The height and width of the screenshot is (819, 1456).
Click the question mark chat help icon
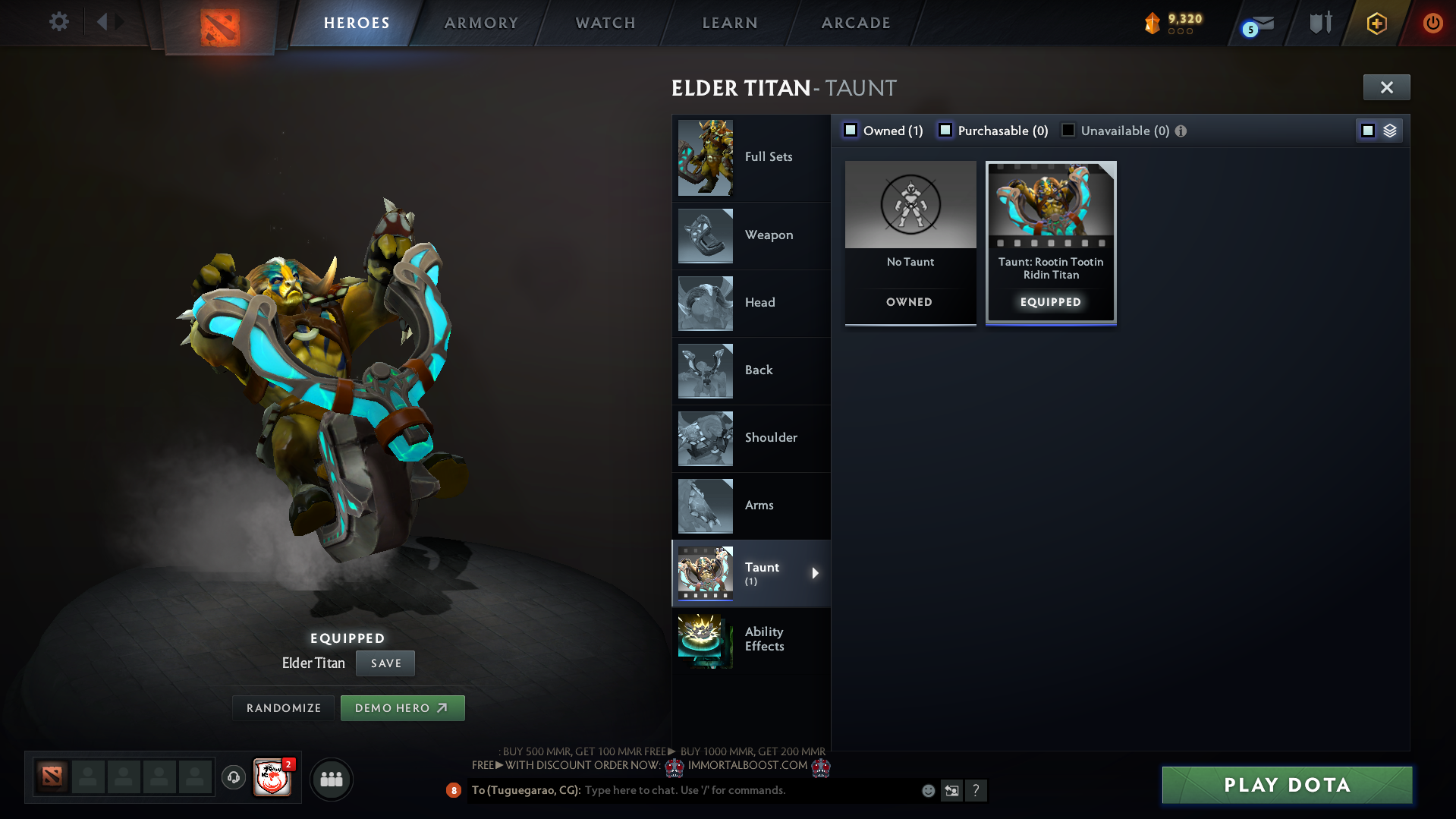coord(976,790)
